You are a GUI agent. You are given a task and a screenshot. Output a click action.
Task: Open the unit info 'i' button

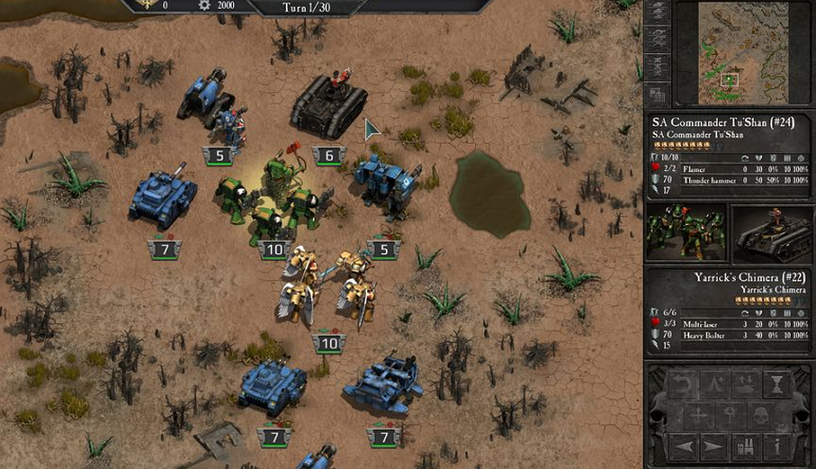click(x=777, y=445)
